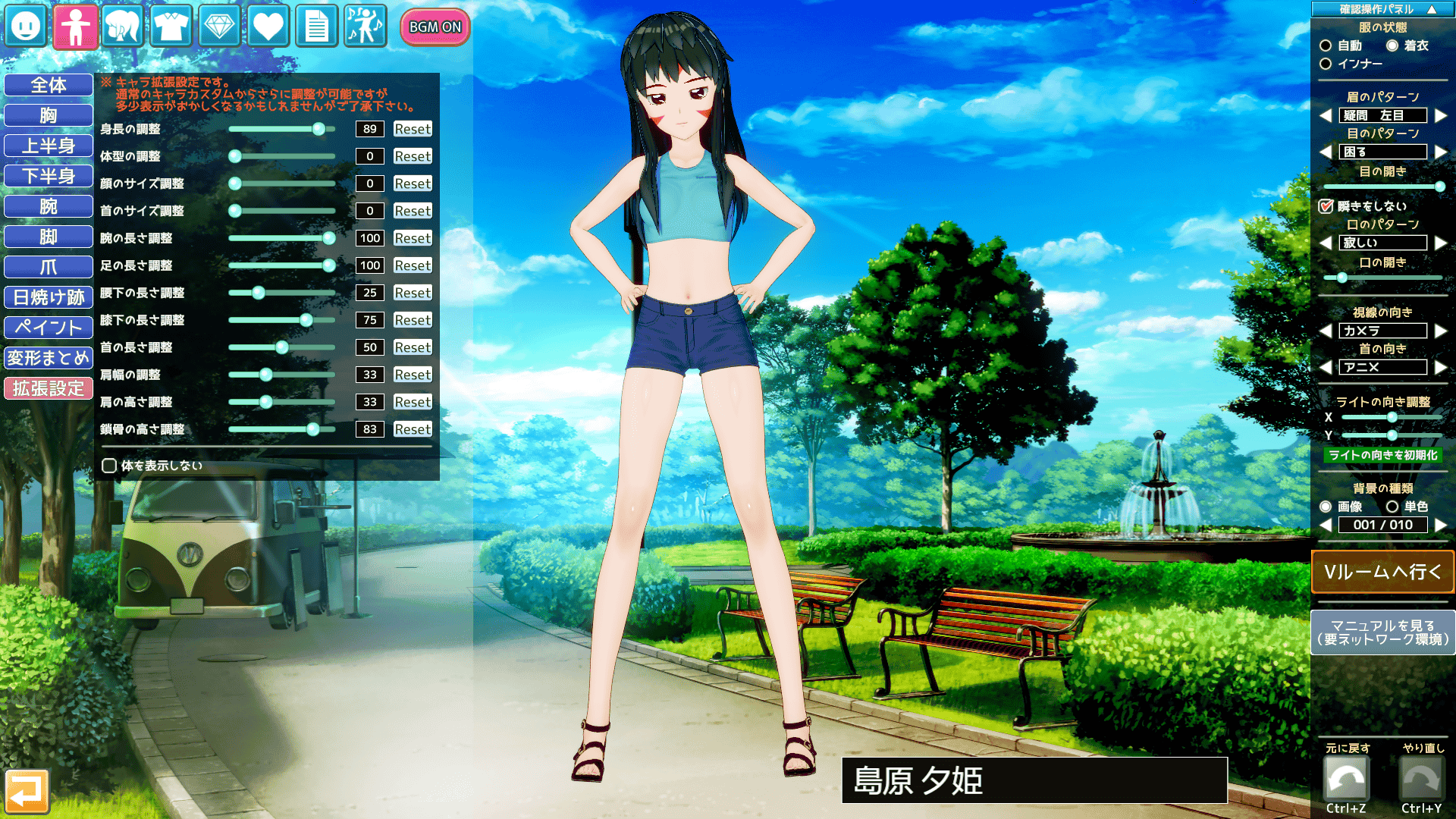Open the ペイント tab
The image size is (1456, 819).
point(49,328)
